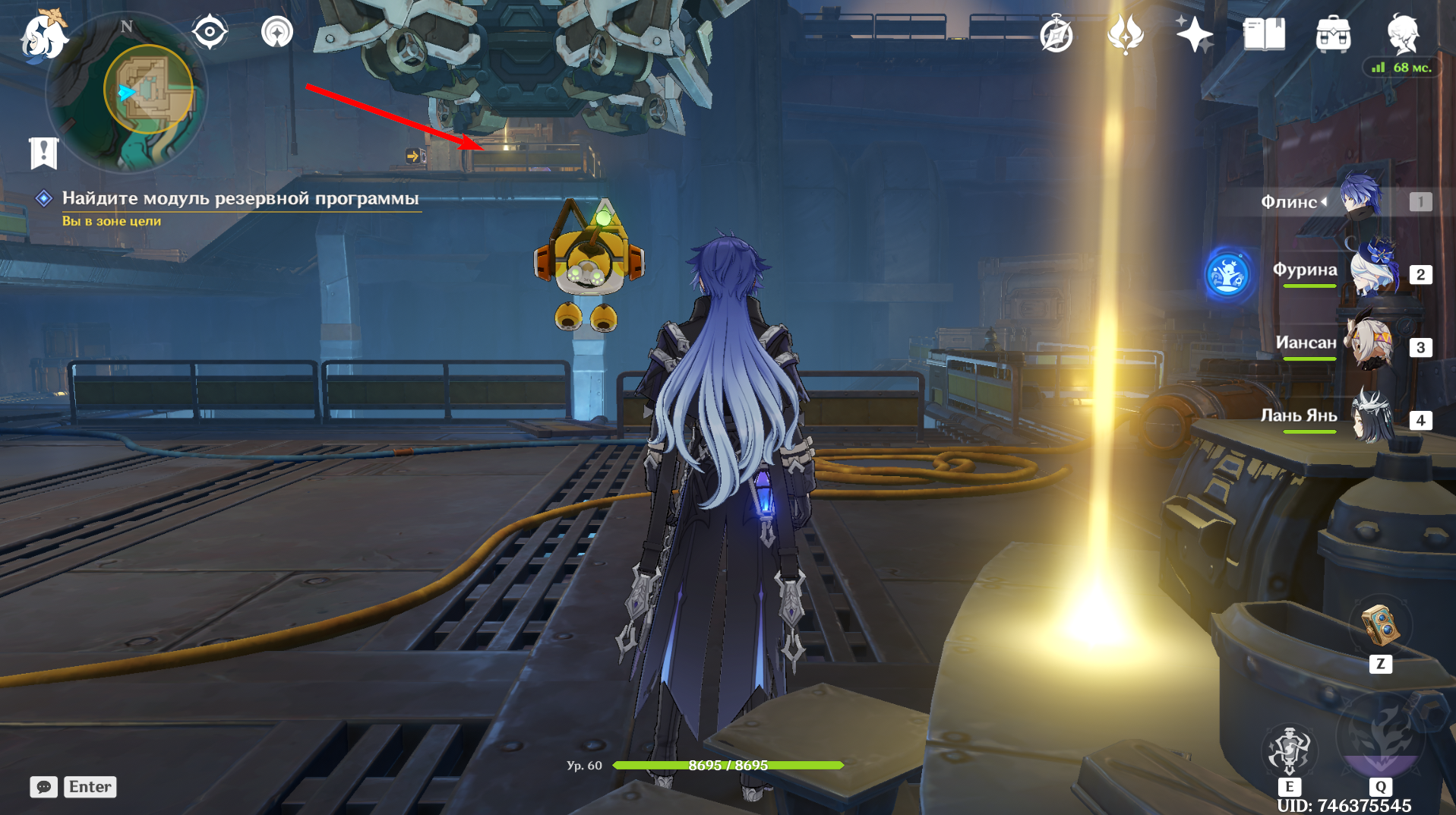This screenshot has height=815, width=1456.
Task: Open the quest exclamation banner icon
Action: point(43,153)
